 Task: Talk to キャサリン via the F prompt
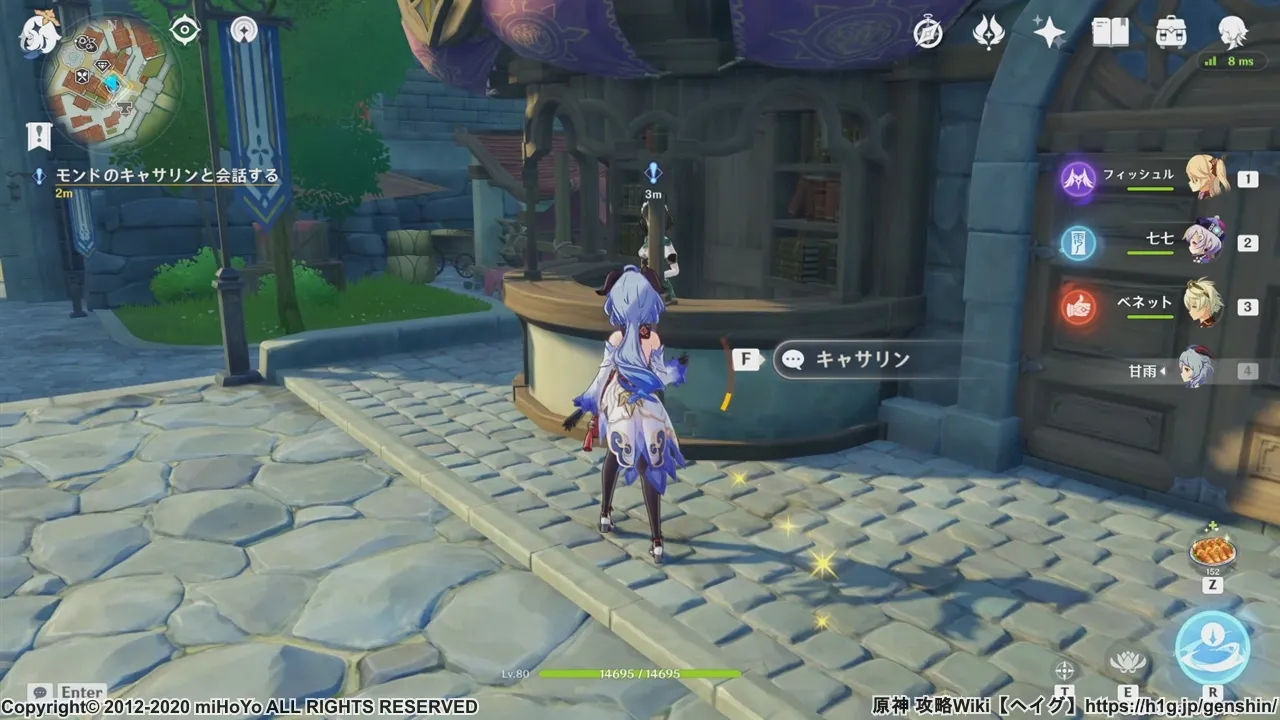pos(745,357)
